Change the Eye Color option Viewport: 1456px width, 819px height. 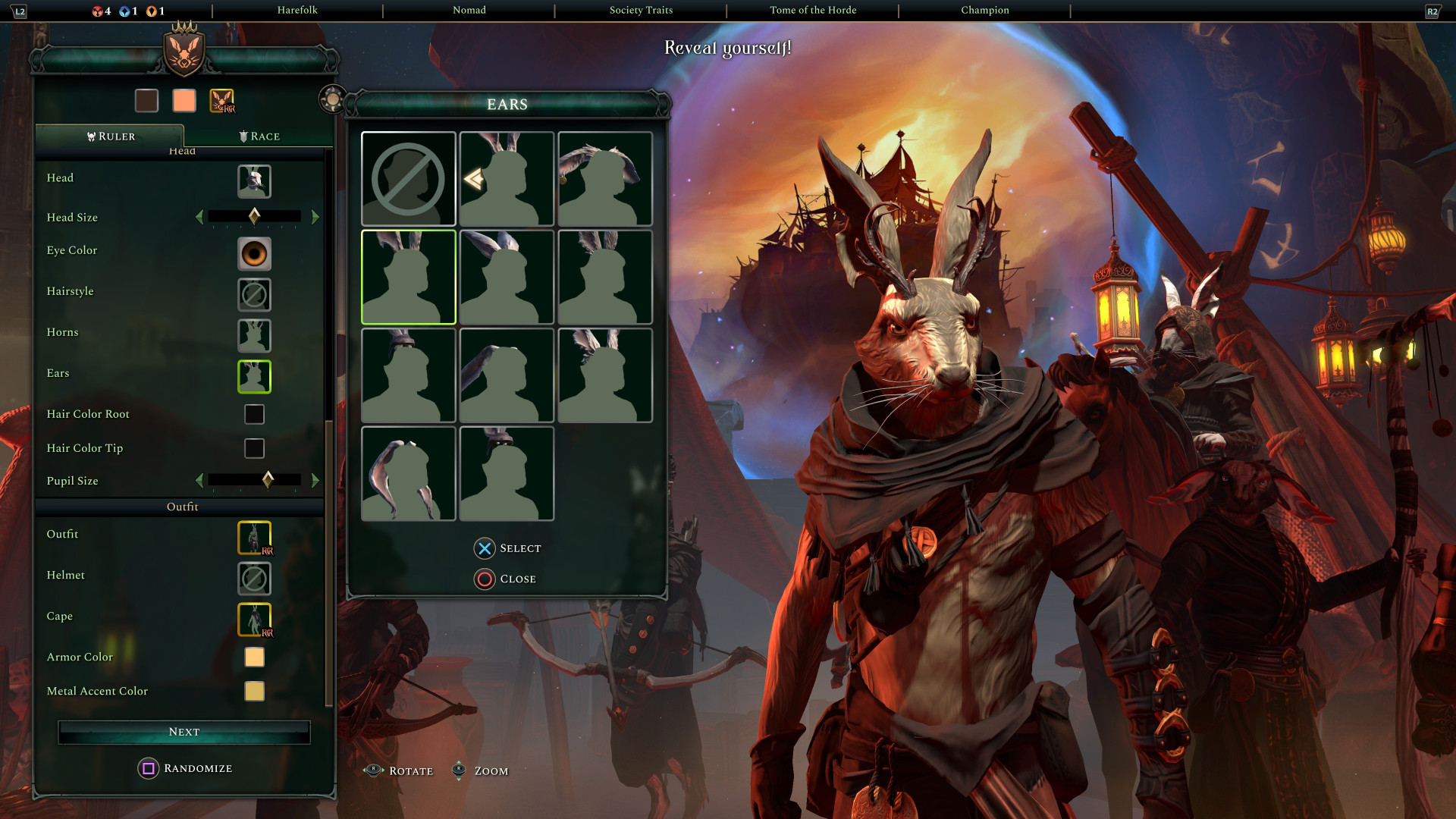[254, 254]
